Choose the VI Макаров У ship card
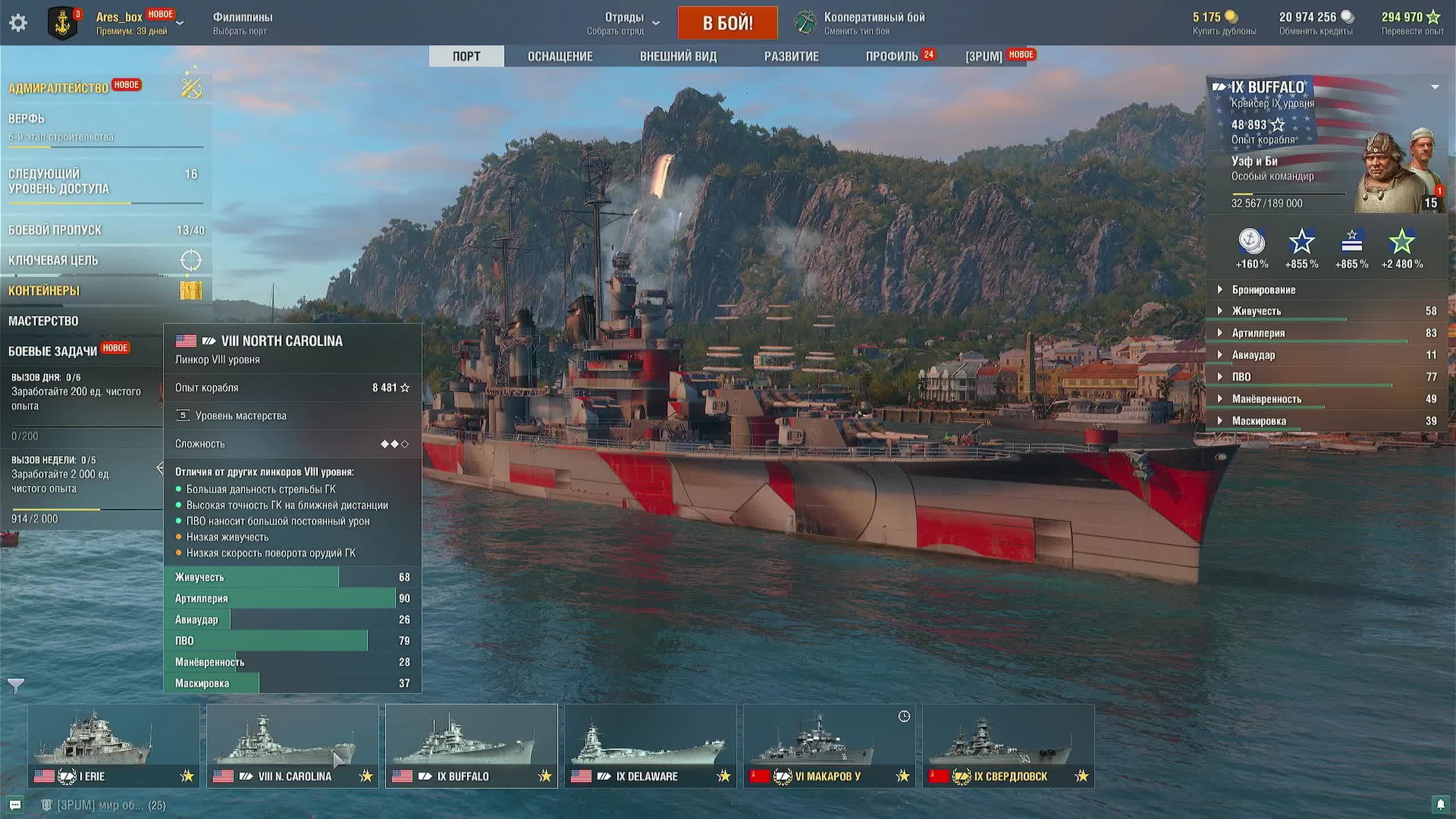The image size is (1456, 819). [829, 746]
